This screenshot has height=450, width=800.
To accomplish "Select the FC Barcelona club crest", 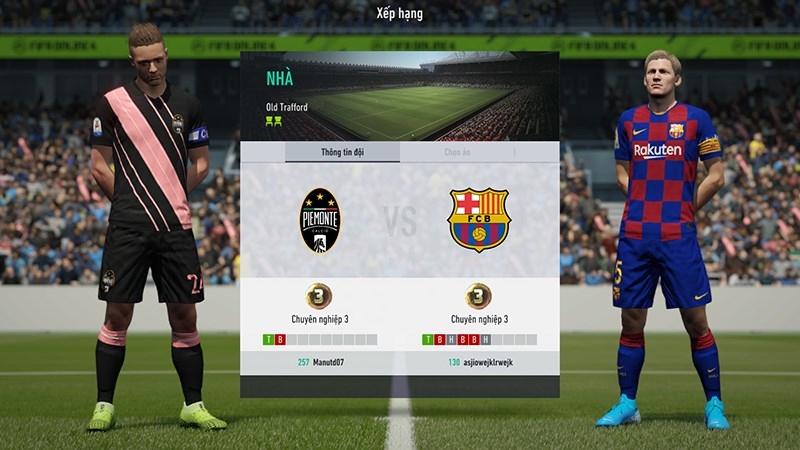I will (x=479, y=220).
